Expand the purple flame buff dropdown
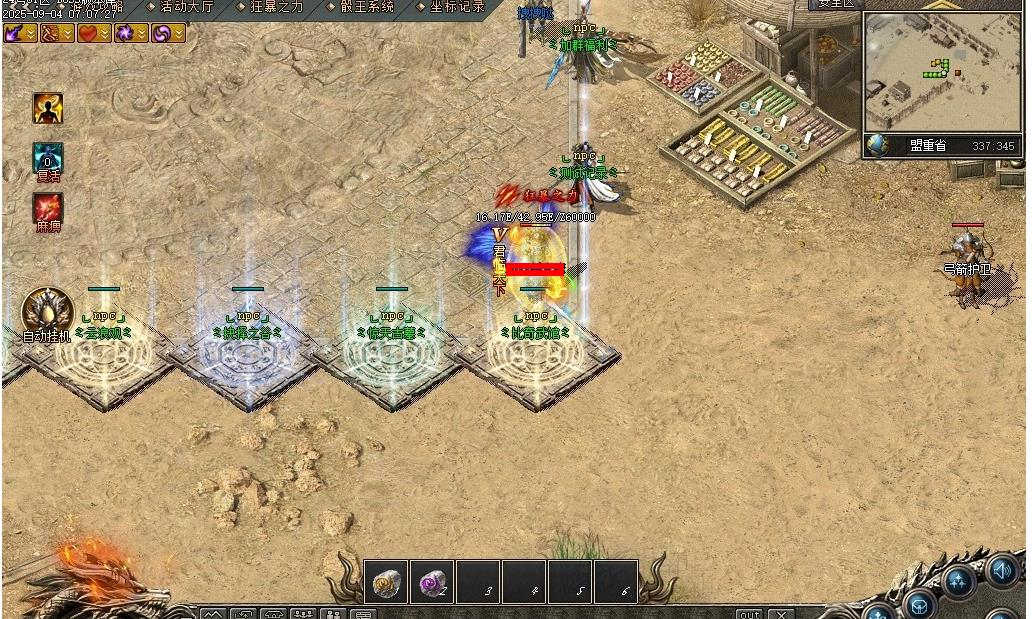 [31, 33]
